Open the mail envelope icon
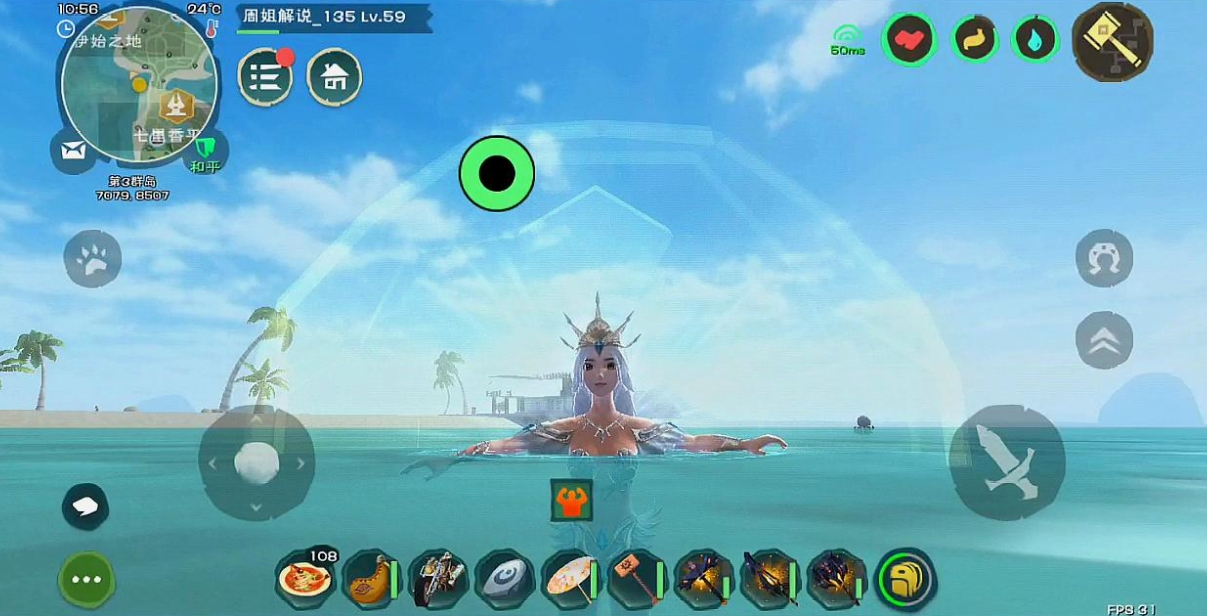This screenshot has width=1207, height=616. (73, 151)
